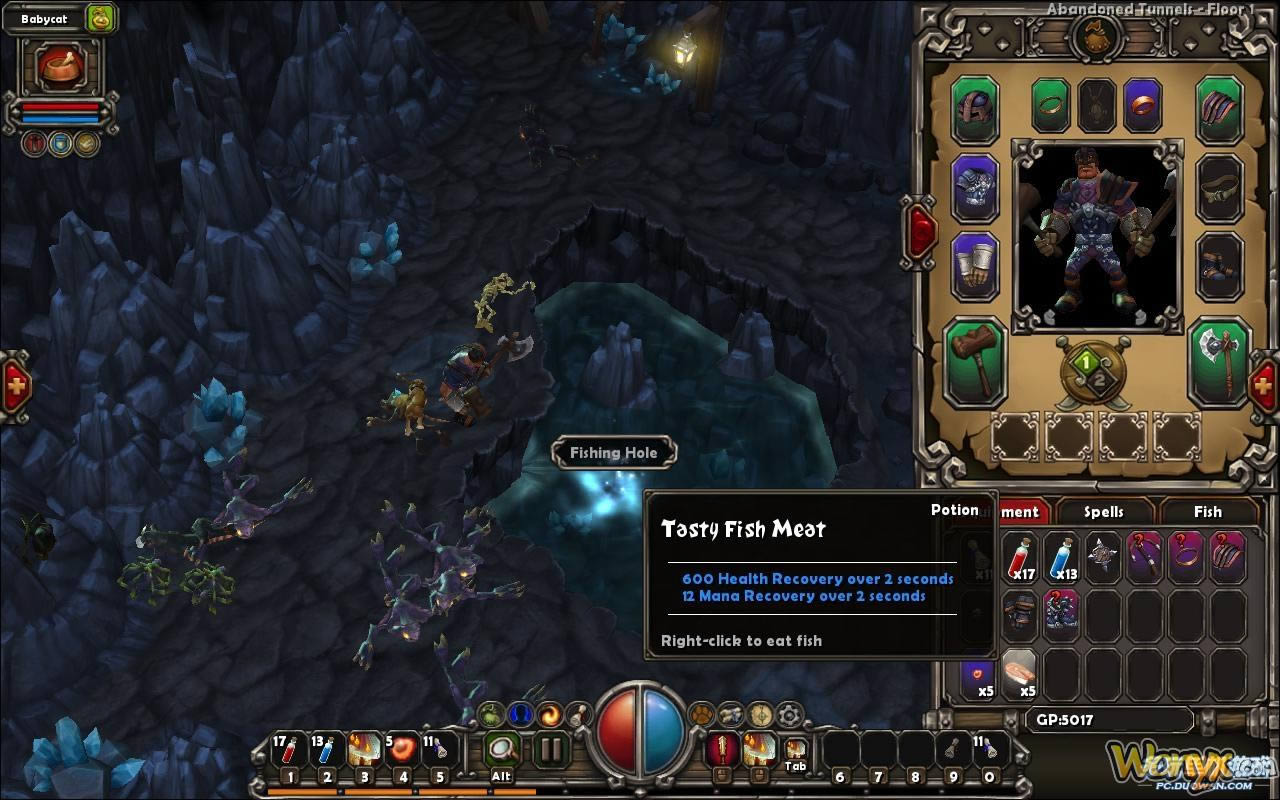Click the pause button on the hotbar
The width and height of the screenshot is (1280, 800).
(x=549, y=748)
